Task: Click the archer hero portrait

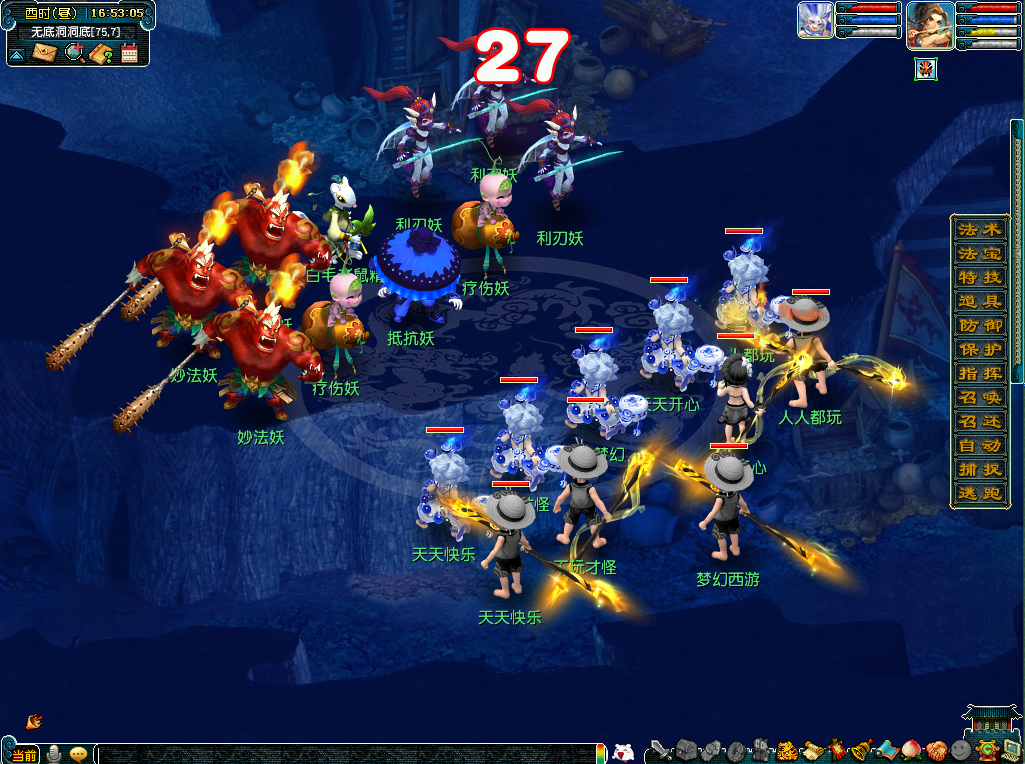Action: [x=929, y=24]
